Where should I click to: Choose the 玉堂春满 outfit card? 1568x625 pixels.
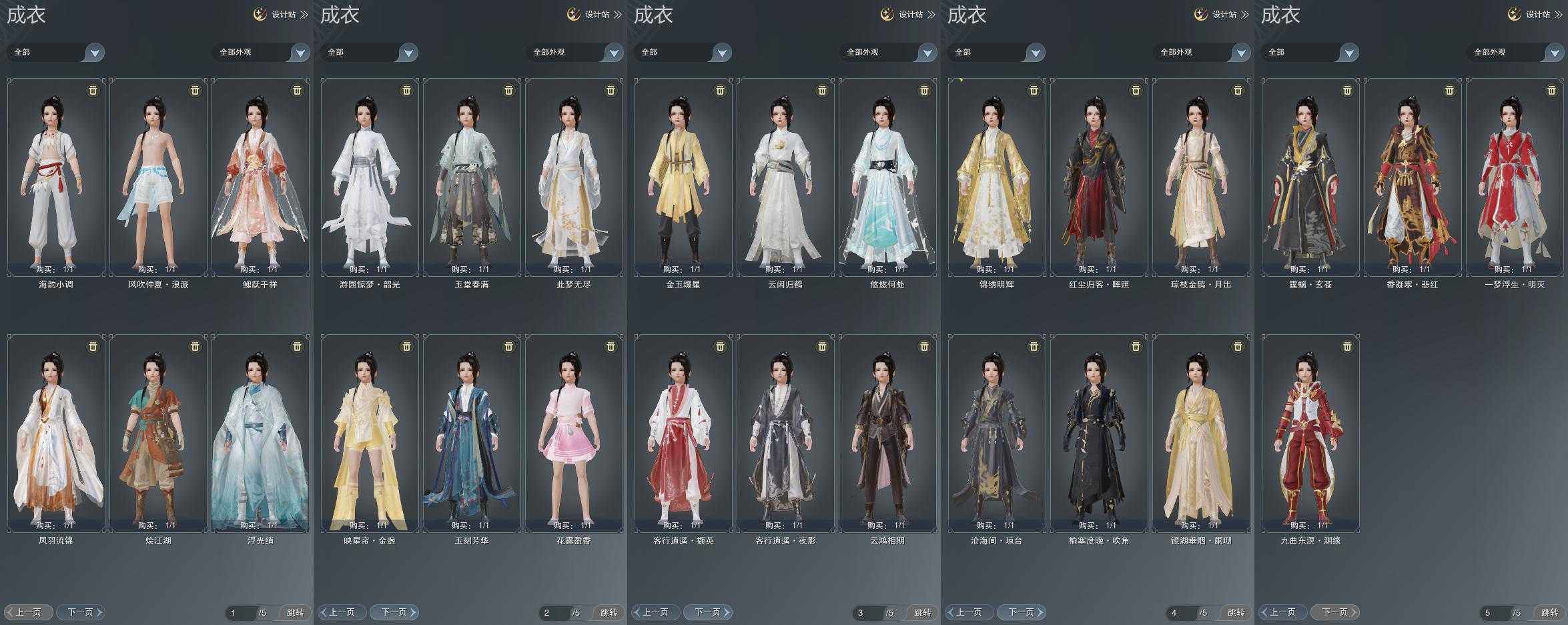[x=472, y=177]
